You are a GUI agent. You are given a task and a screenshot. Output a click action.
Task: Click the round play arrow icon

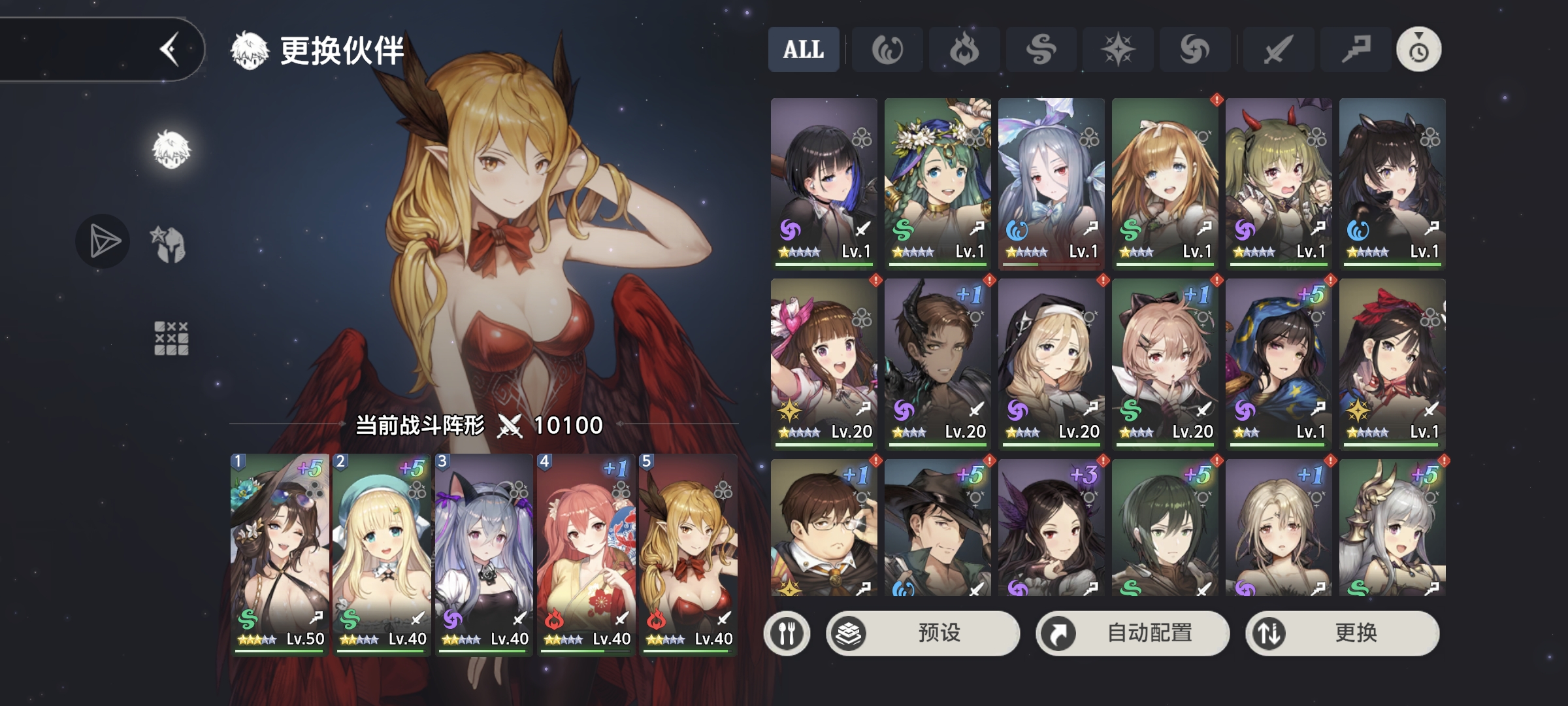click(x=103, y=242)
